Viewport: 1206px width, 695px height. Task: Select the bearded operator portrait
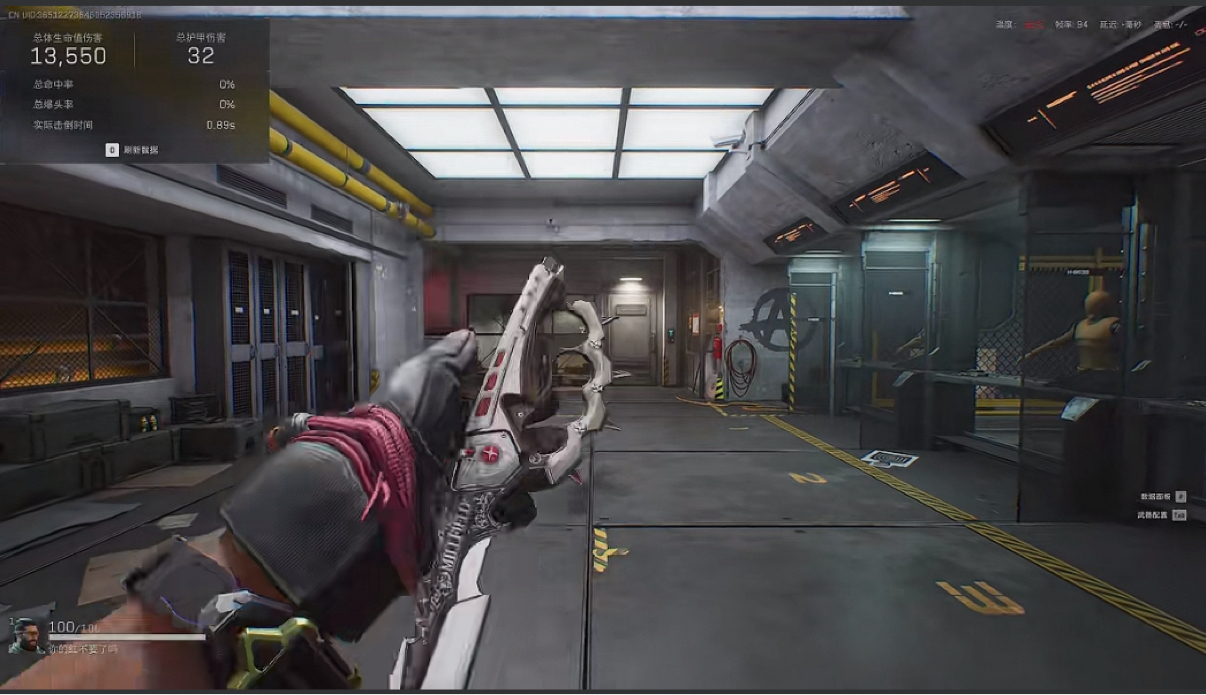pyautogui.click(x=27, y=635)
